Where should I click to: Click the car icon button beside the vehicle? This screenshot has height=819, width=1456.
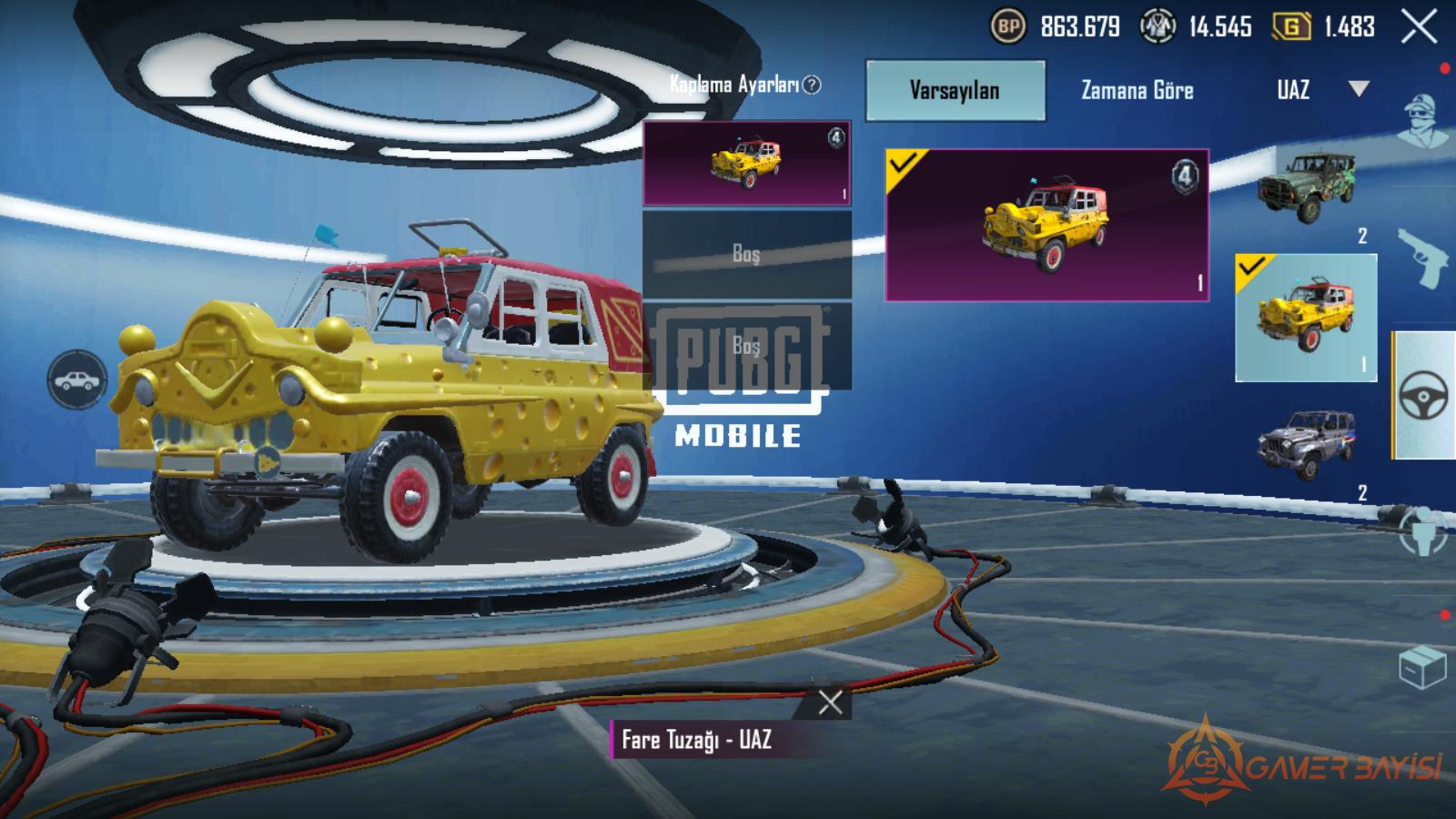[78, 379]
